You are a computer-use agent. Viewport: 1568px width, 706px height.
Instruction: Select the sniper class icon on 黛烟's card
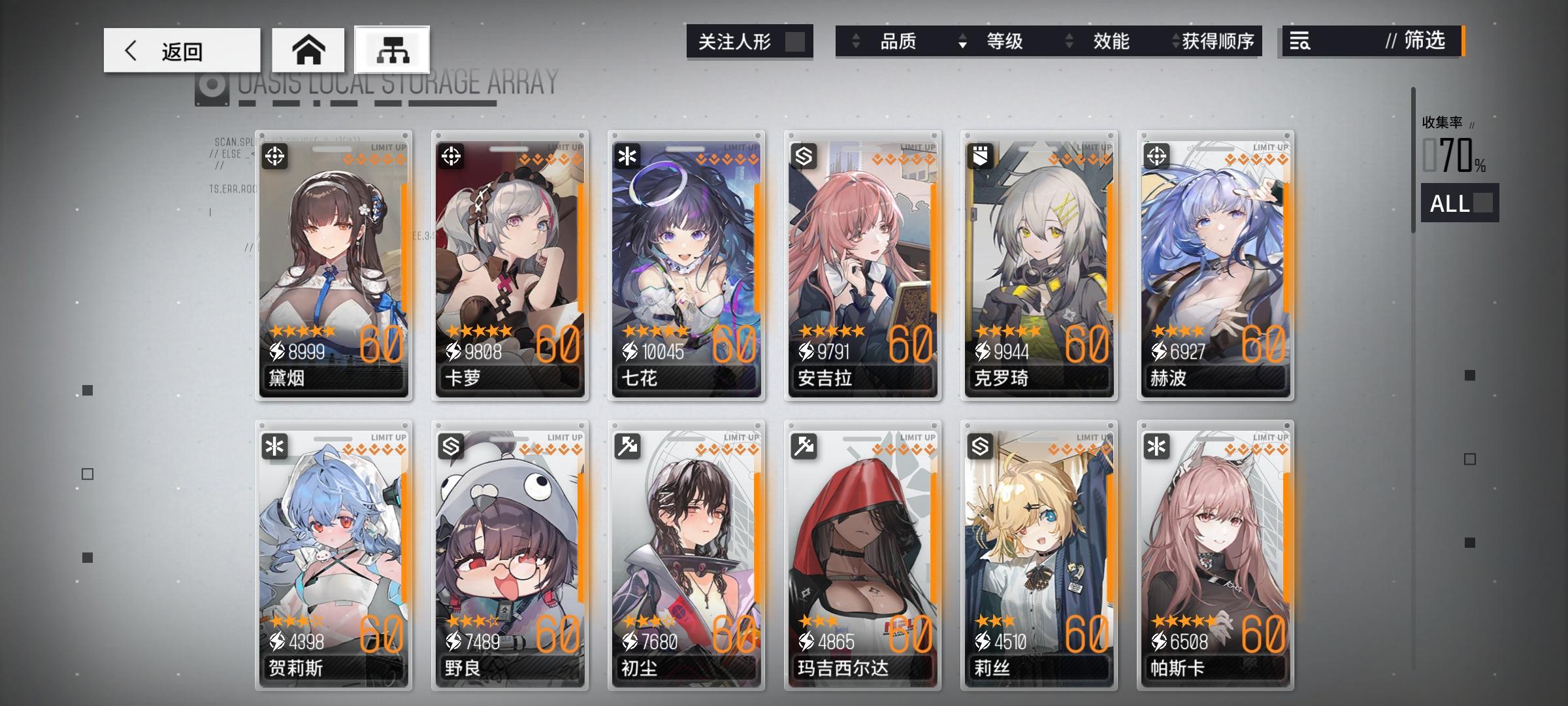275,154
